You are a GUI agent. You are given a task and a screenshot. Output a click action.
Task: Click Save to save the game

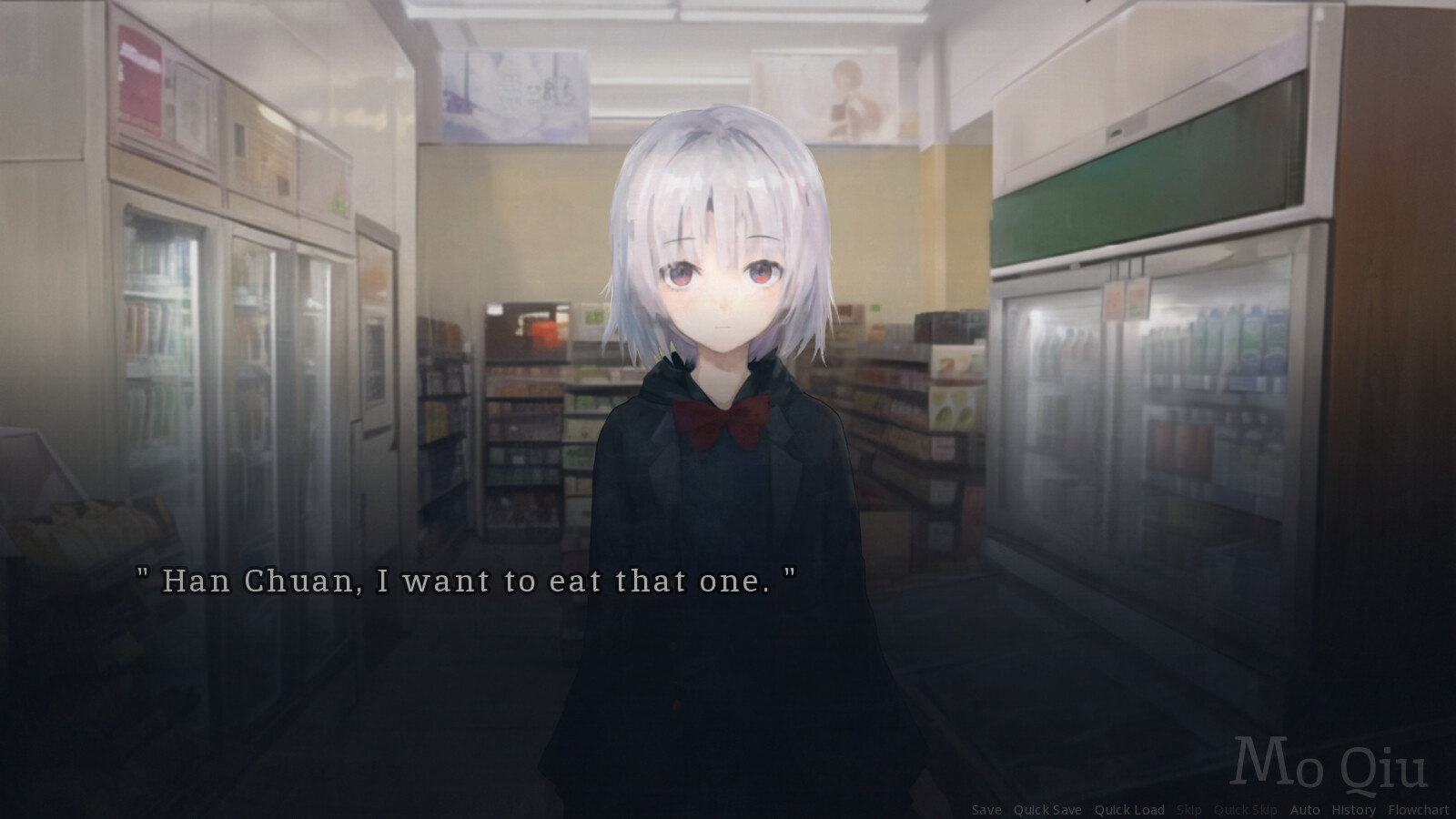[987, 809]
